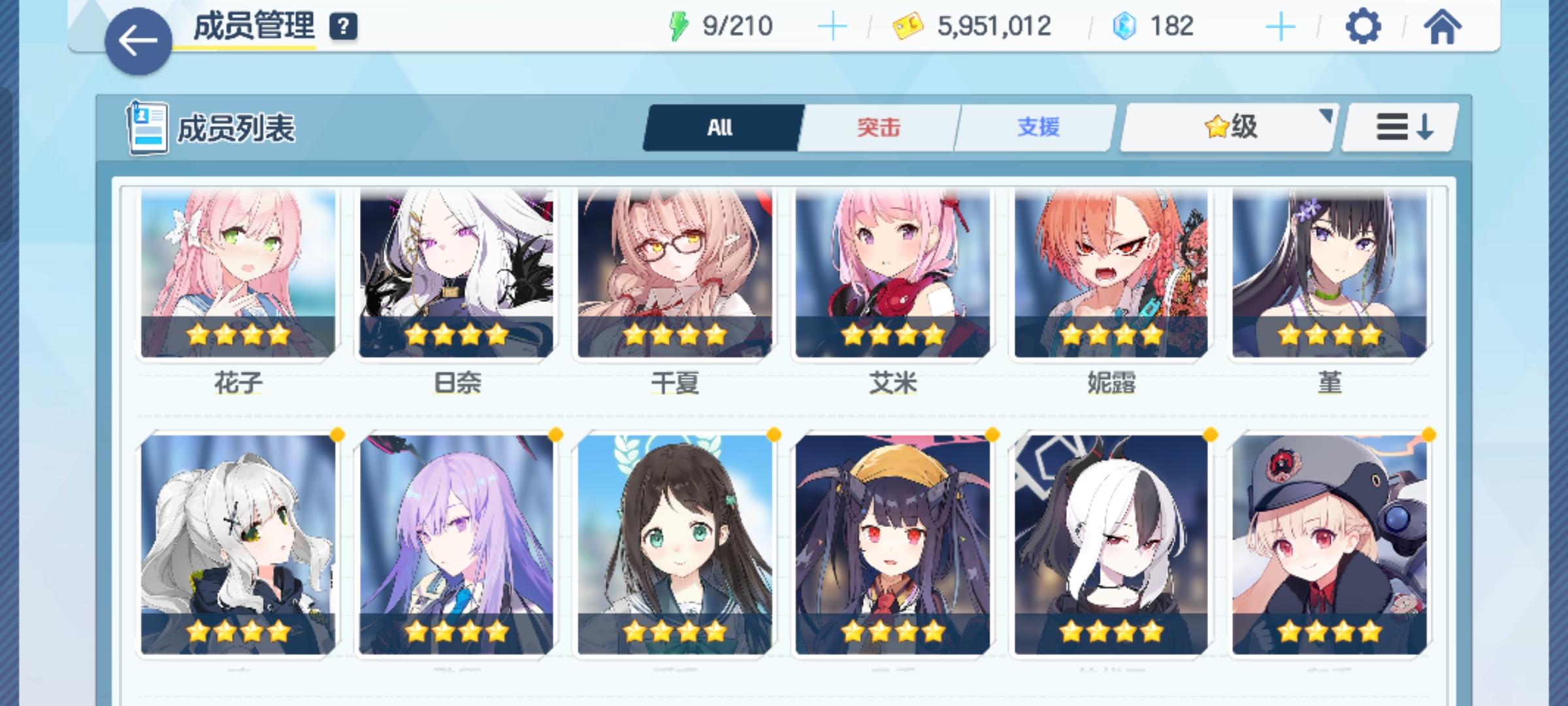Click the lightning energy icon
This screenshot has width=1568, height=706.
(x=680, y=25)
